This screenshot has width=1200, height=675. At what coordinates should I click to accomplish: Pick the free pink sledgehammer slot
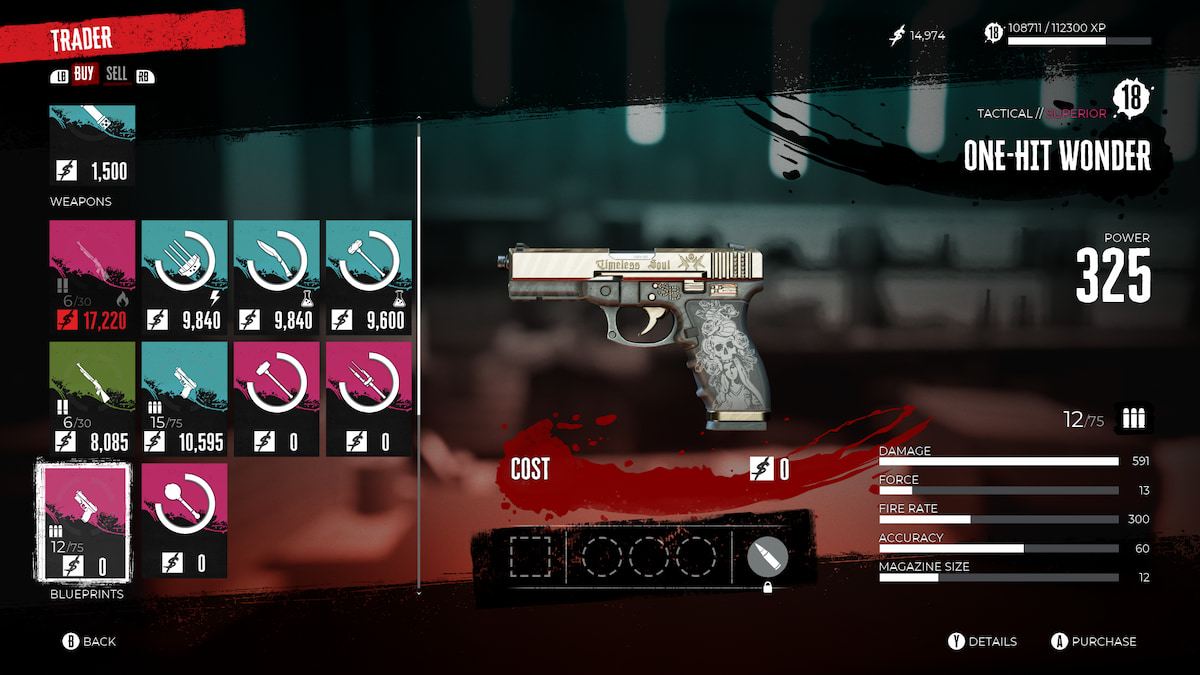click(x=277, y=398)
